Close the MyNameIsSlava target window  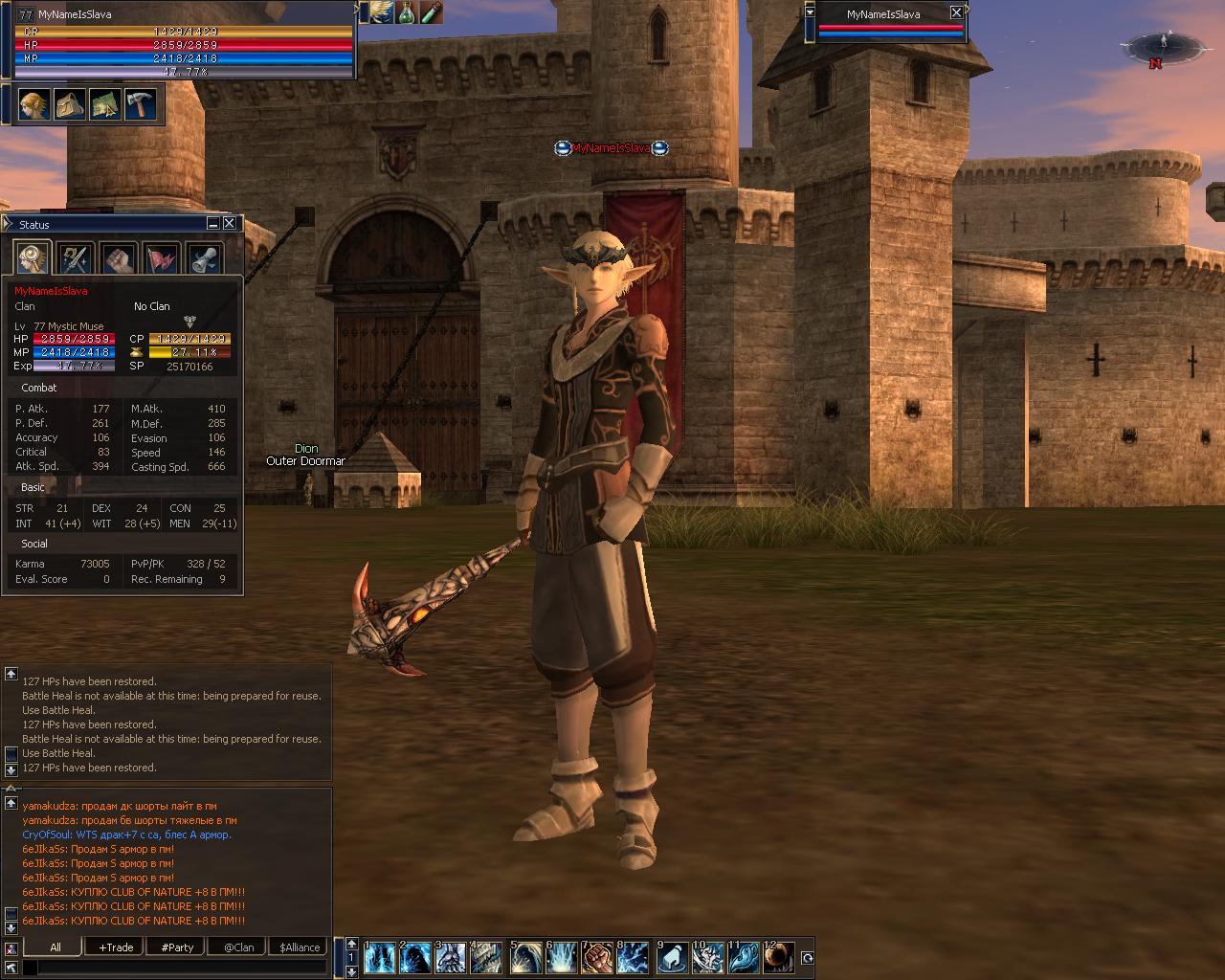tap(956, 12)
